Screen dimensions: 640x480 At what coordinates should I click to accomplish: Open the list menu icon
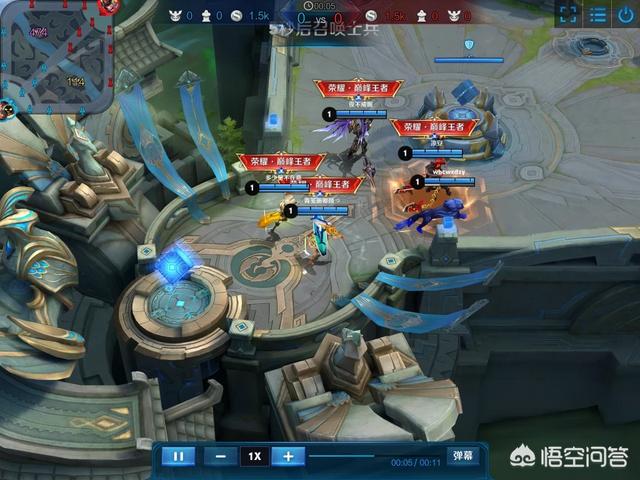[x=597, y=14]
